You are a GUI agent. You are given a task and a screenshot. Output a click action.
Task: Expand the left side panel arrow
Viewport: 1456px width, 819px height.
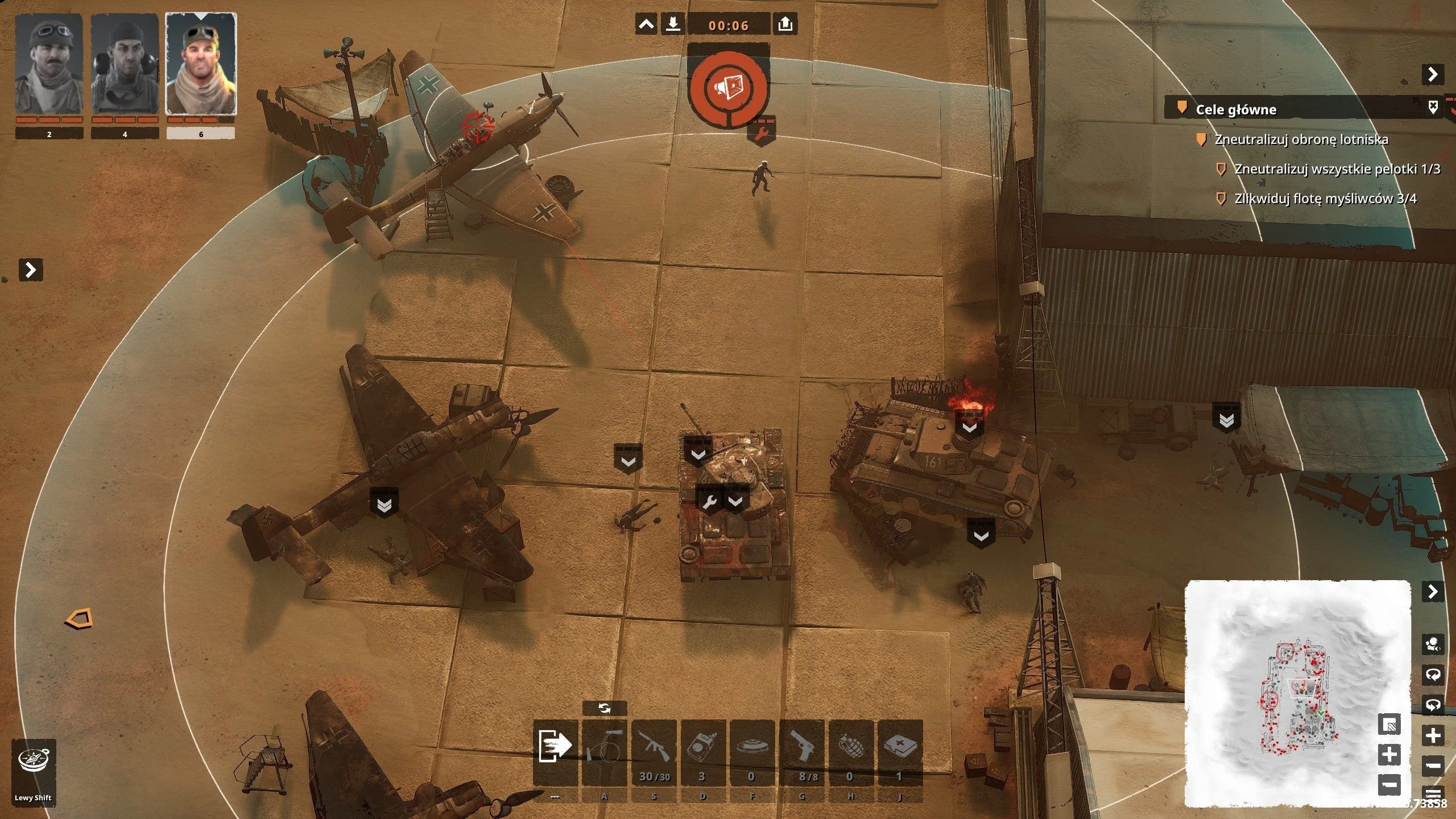tap(31, 270)
